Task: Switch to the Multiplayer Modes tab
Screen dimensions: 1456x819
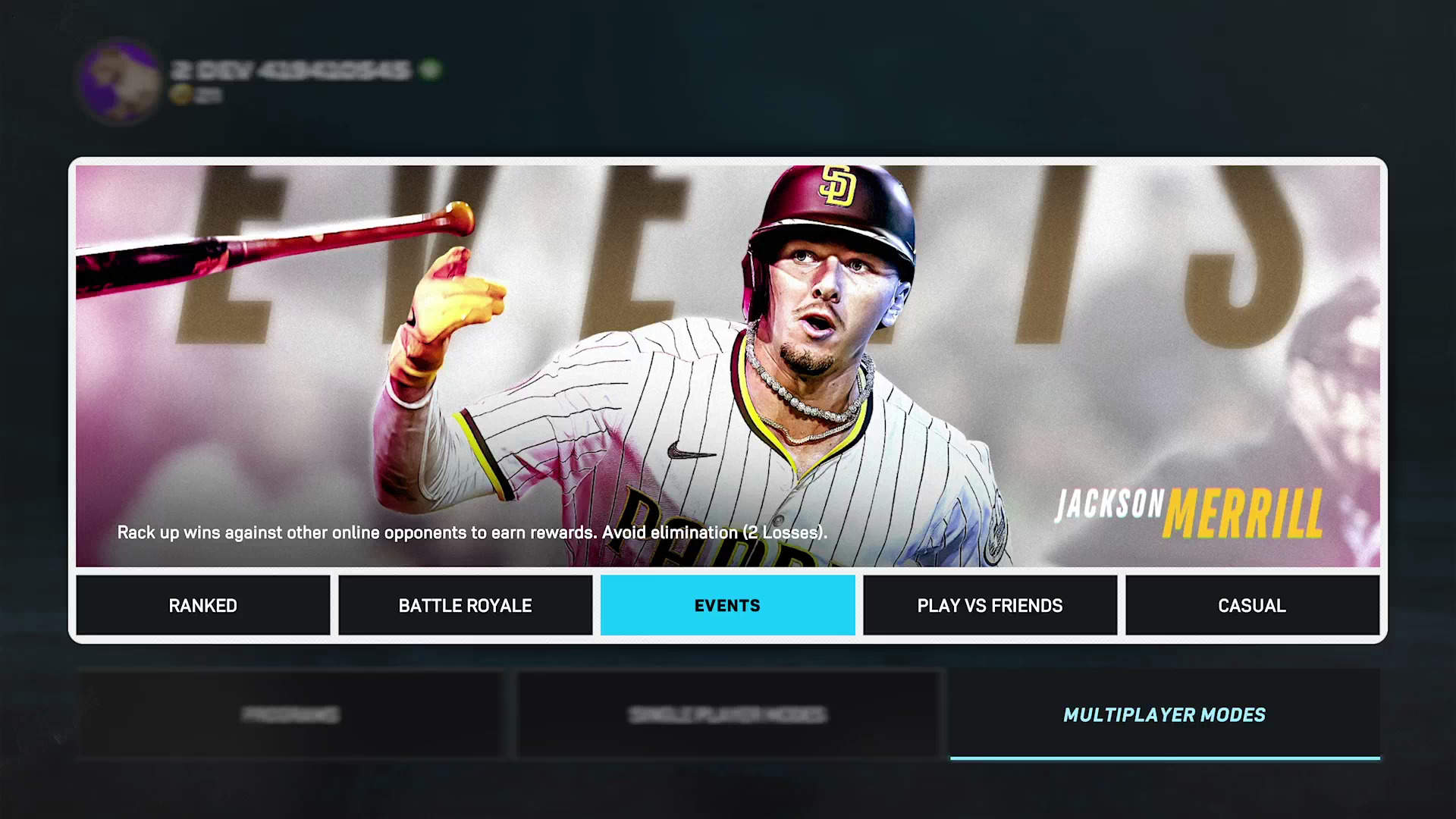Action: point(1164,714)
